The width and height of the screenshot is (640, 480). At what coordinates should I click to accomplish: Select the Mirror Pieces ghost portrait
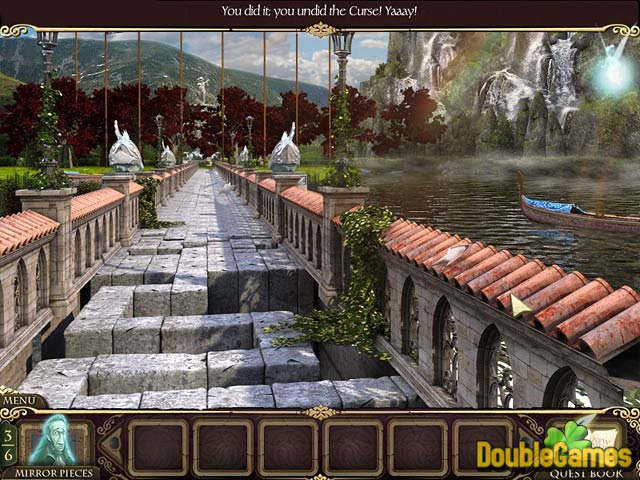point(55,440)
